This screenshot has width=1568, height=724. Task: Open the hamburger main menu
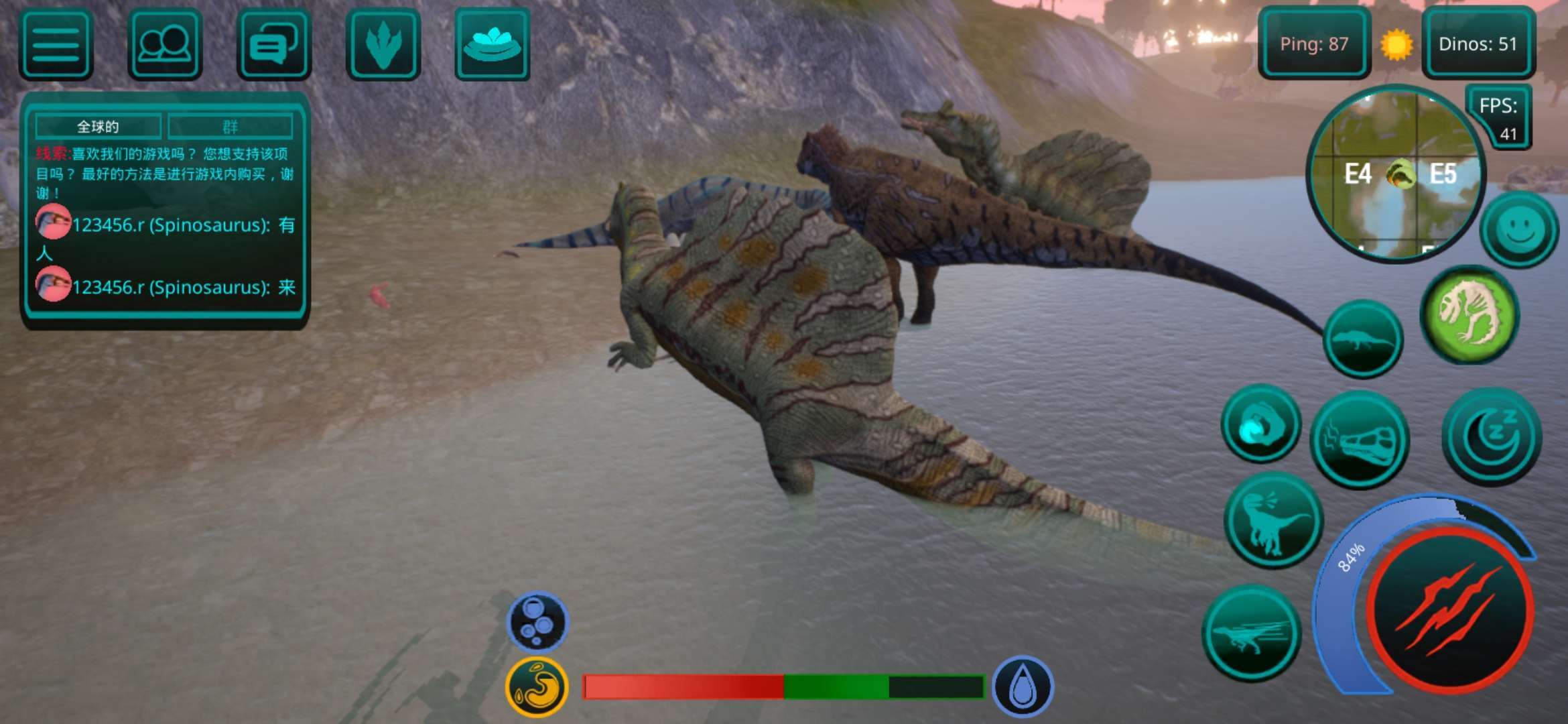56,44
